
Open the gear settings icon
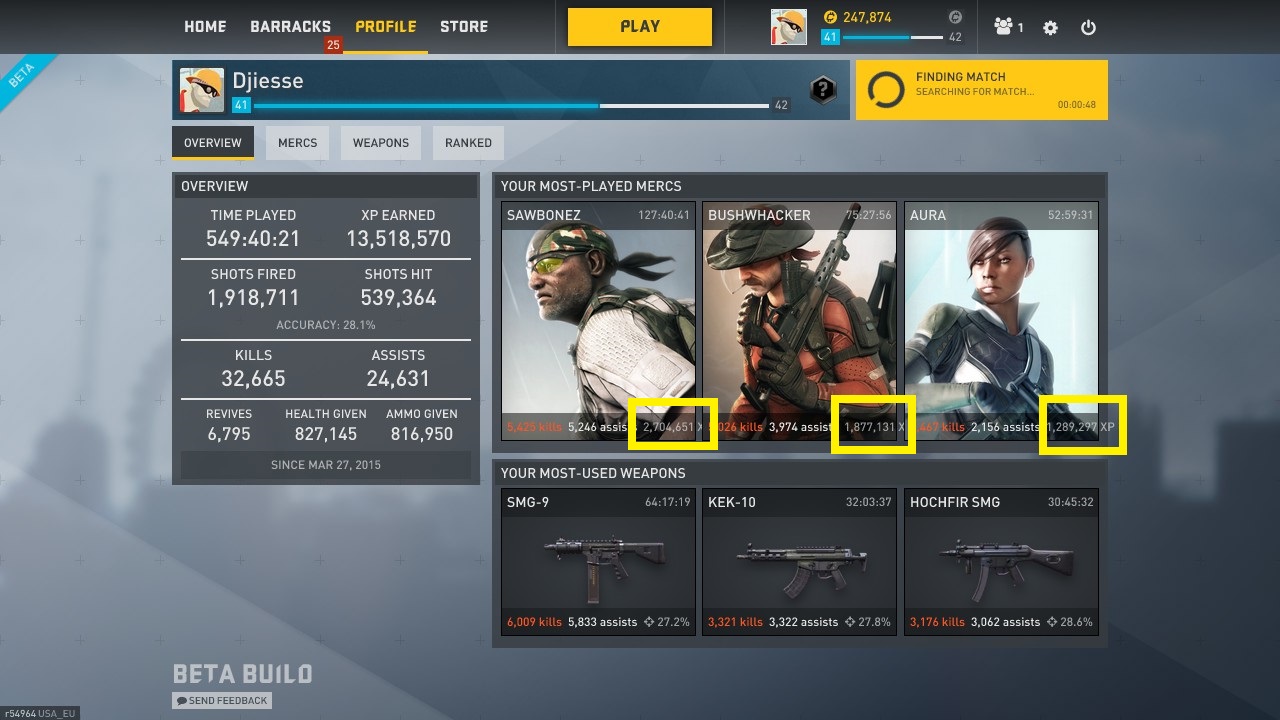click(x=1050, y=28)
